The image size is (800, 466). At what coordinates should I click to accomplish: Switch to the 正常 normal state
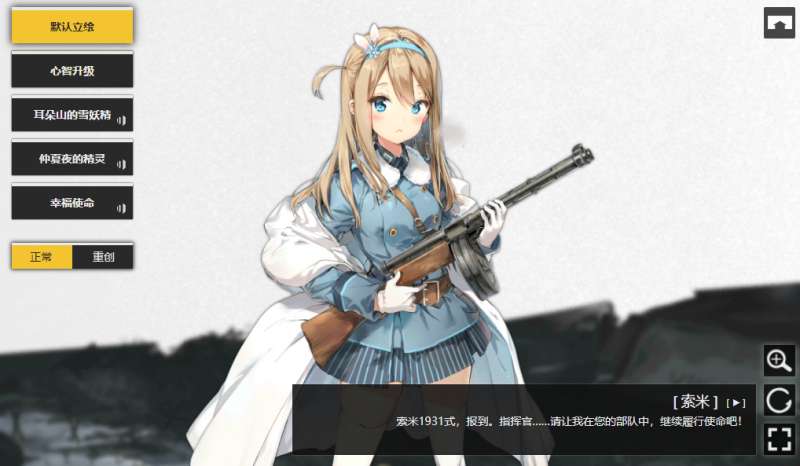42,256
